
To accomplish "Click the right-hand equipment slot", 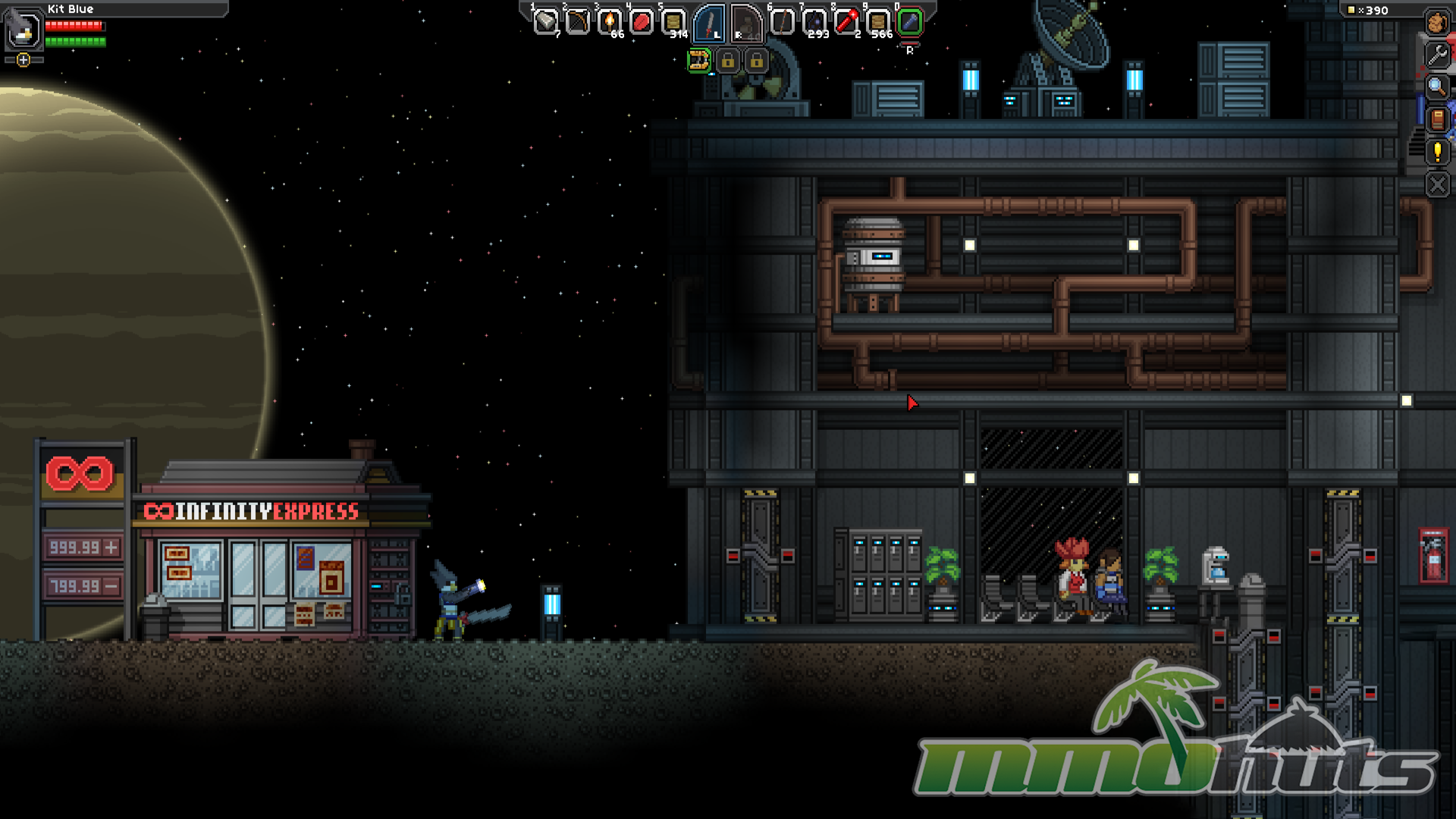I will tap(746, 24).
